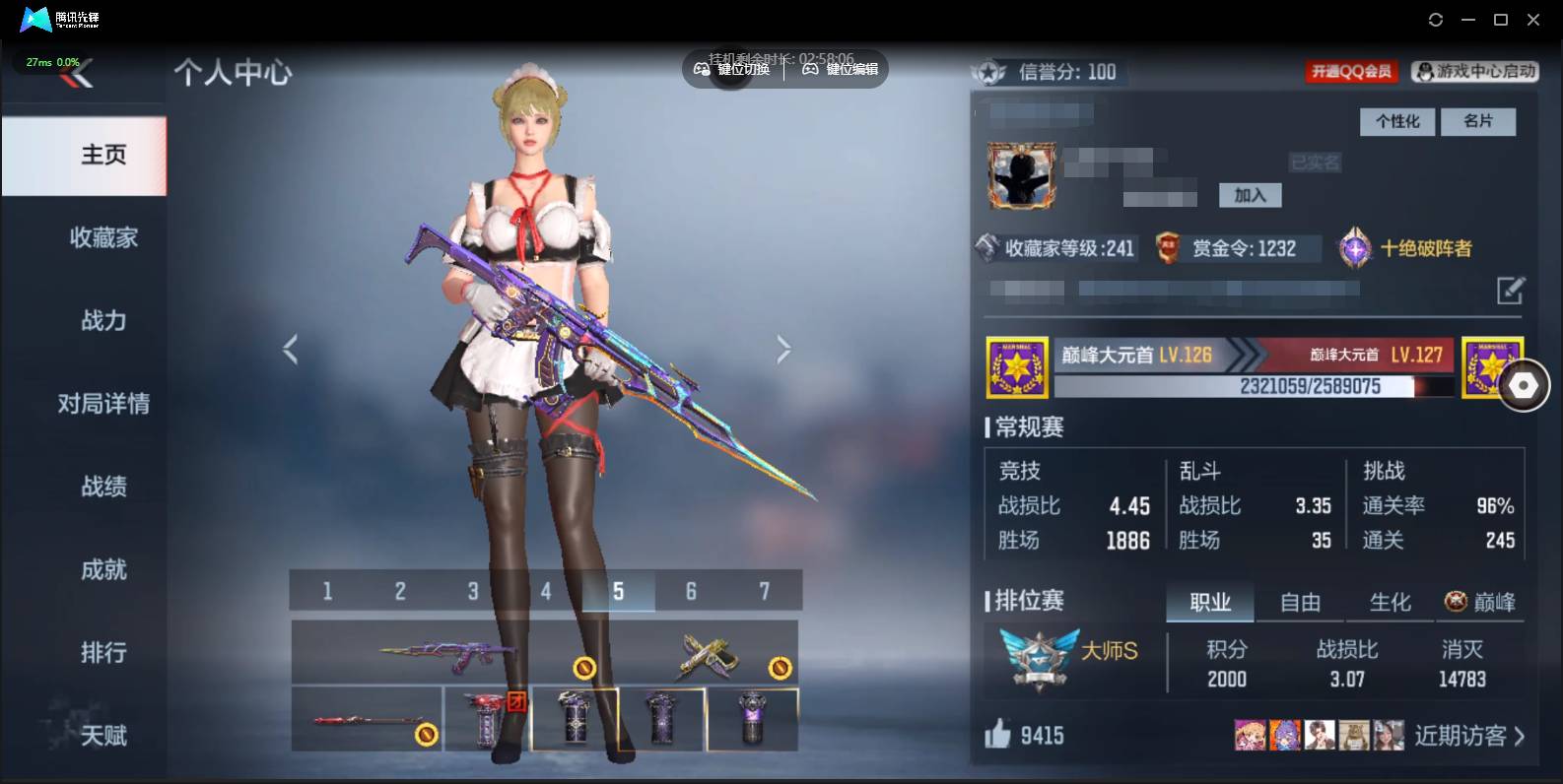Open the 名片 name card button
The image size is (1563, 784).
[1477, 121]
